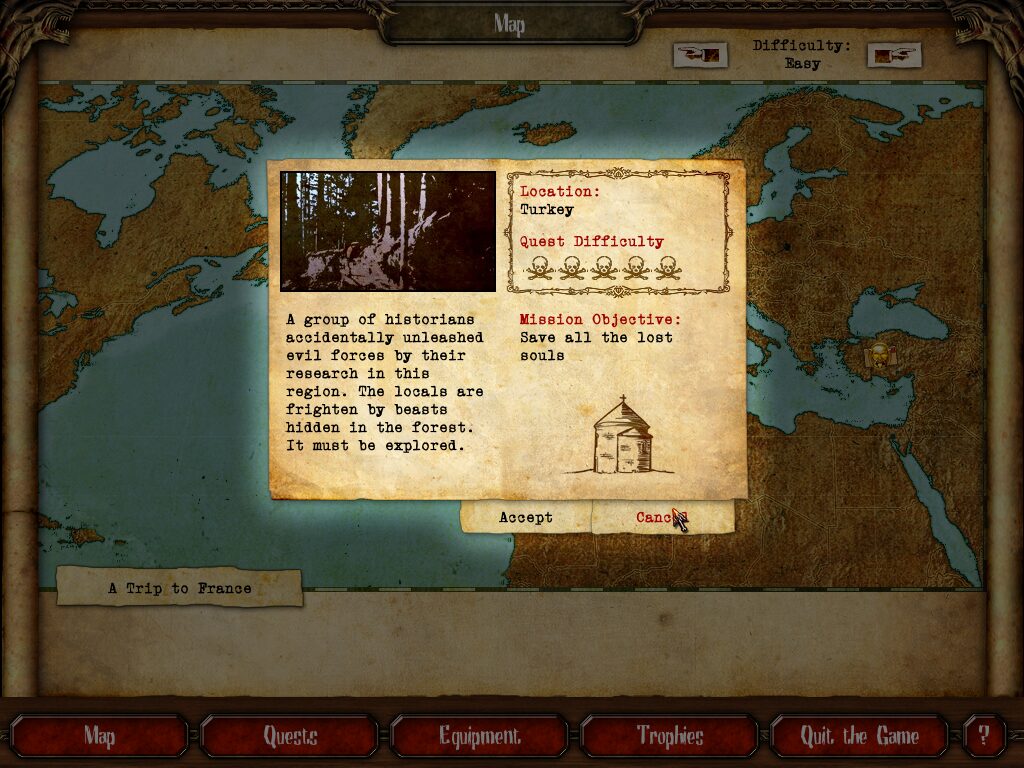
Task: Lower difficulty with the left-pointing hand
Action: pyautogui.click(x=700, y=54)
